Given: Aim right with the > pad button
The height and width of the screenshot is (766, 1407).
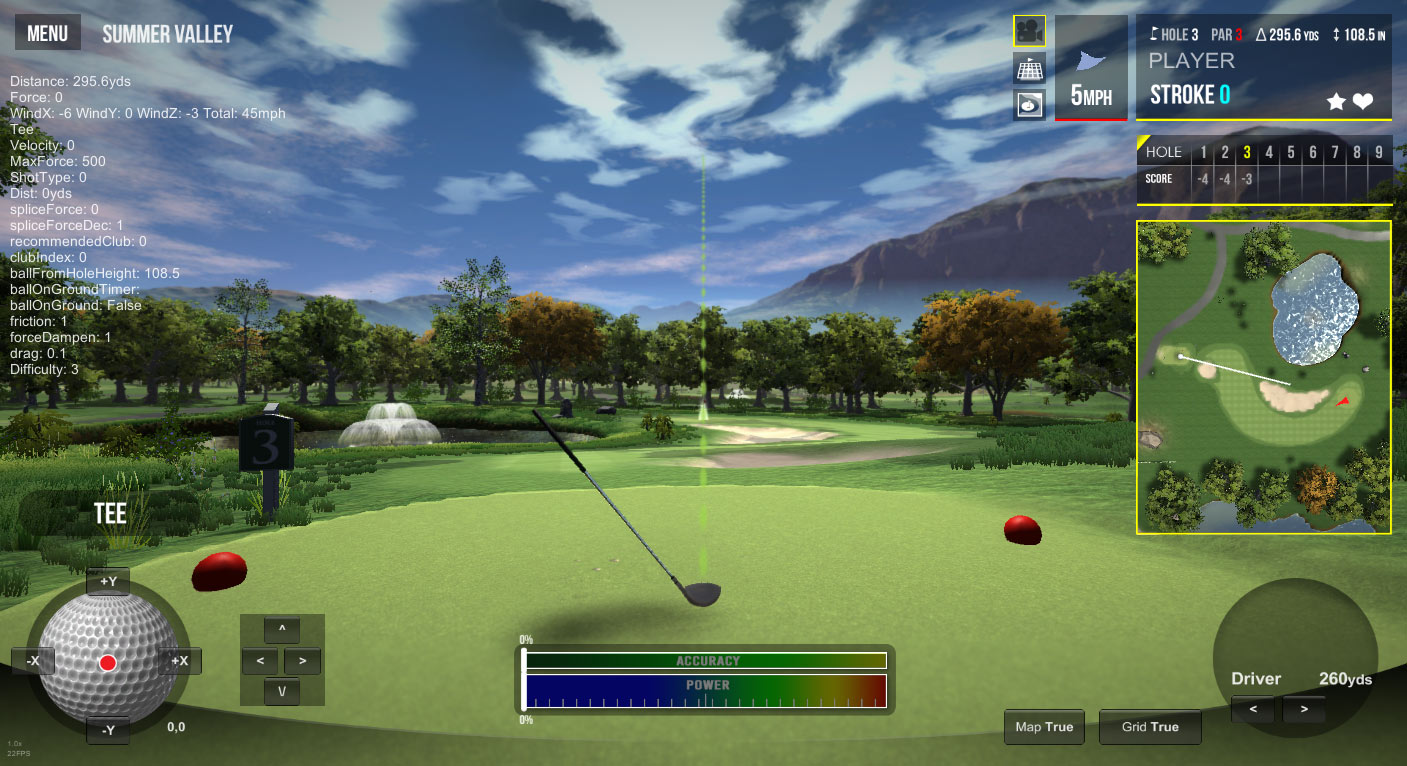Looking at the screenshot, I should [303, 661].
